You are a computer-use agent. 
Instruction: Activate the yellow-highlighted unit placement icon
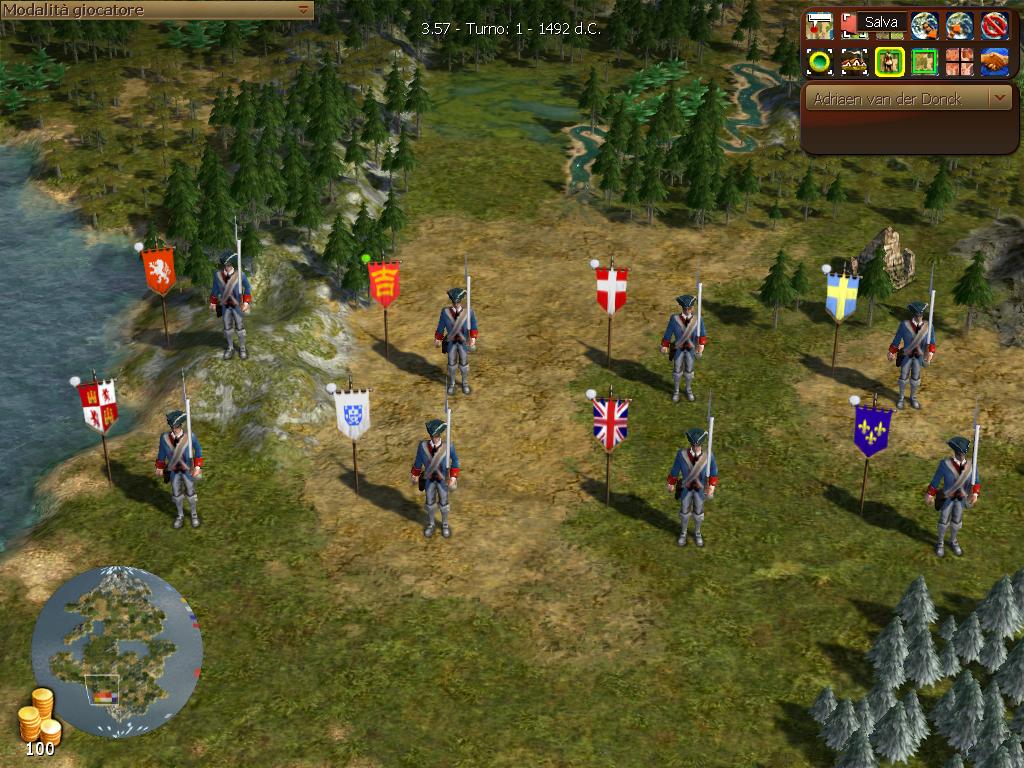click(889, 62)
